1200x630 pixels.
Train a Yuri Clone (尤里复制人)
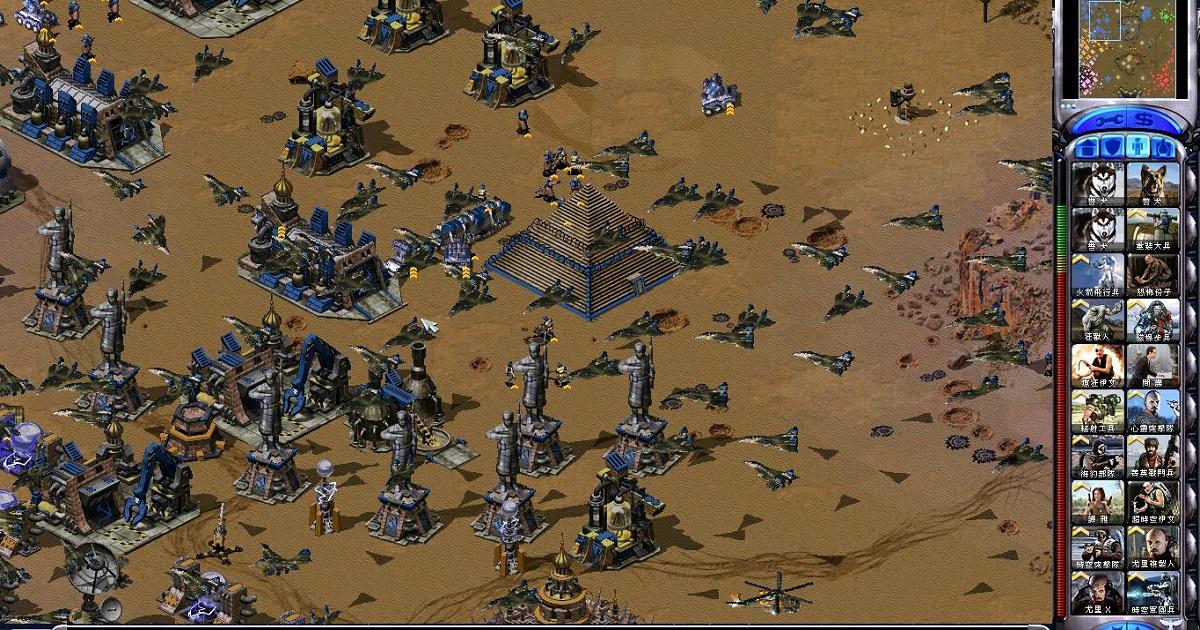tap(1152, 548)
